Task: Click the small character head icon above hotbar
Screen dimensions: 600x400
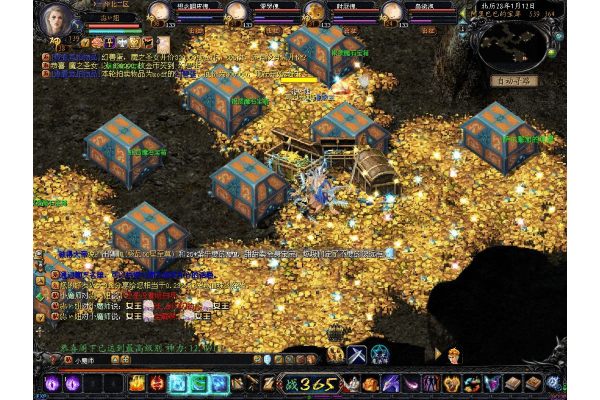Action: (x=454, y=354)
